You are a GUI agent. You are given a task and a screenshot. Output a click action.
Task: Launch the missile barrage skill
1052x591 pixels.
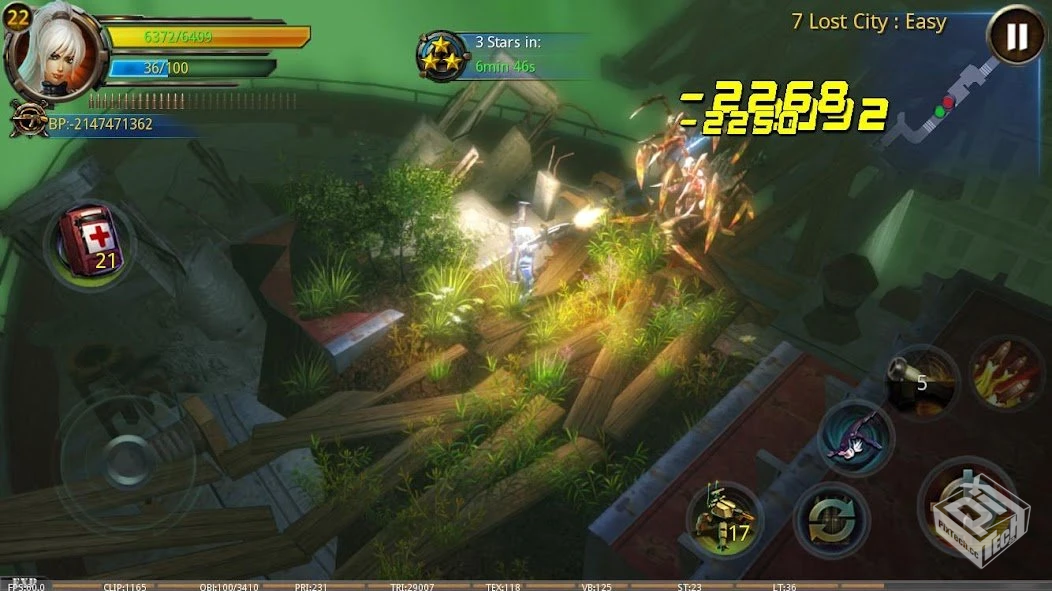pos(1006,372)
